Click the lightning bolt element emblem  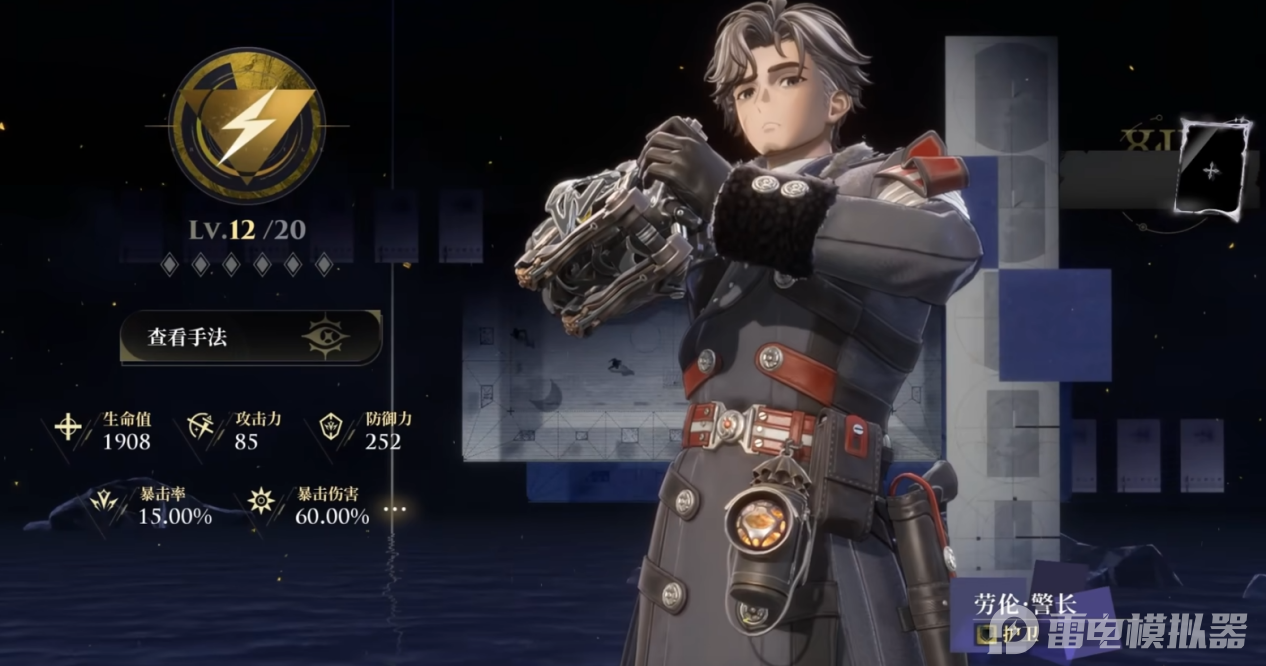tap(244, 127)
